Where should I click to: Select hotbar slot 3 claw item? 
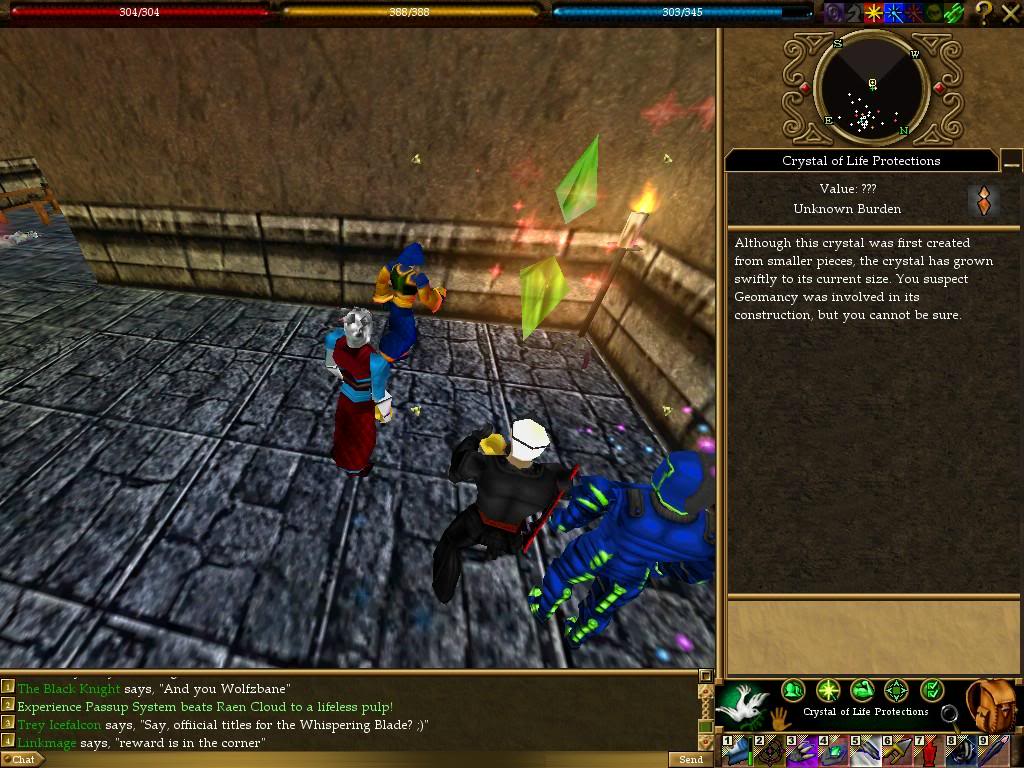click(802, 752)
